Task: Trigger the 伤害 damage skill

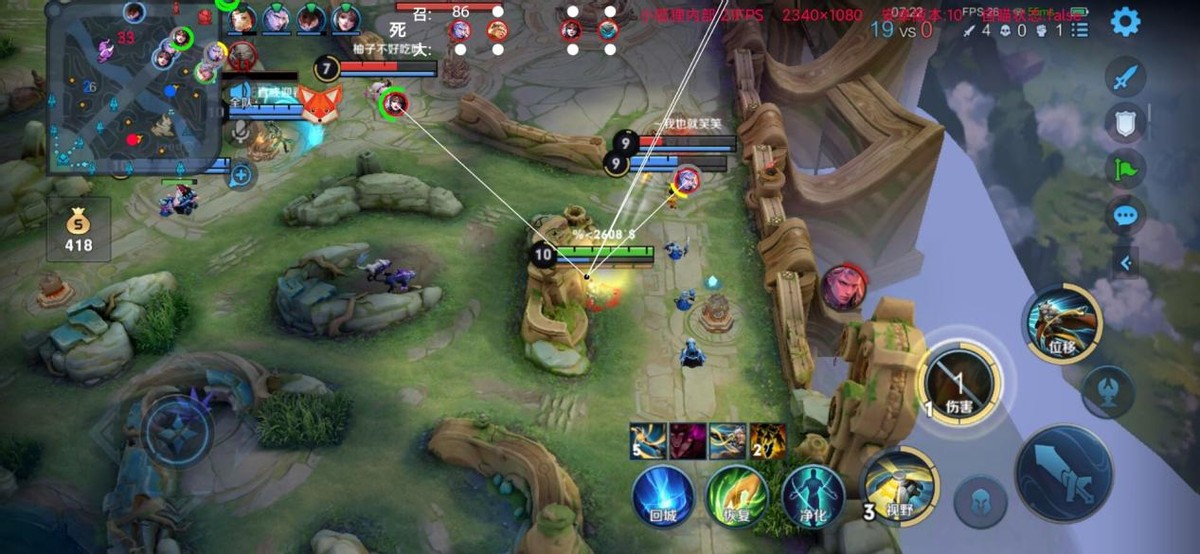Action: click(x=959, y=381)
